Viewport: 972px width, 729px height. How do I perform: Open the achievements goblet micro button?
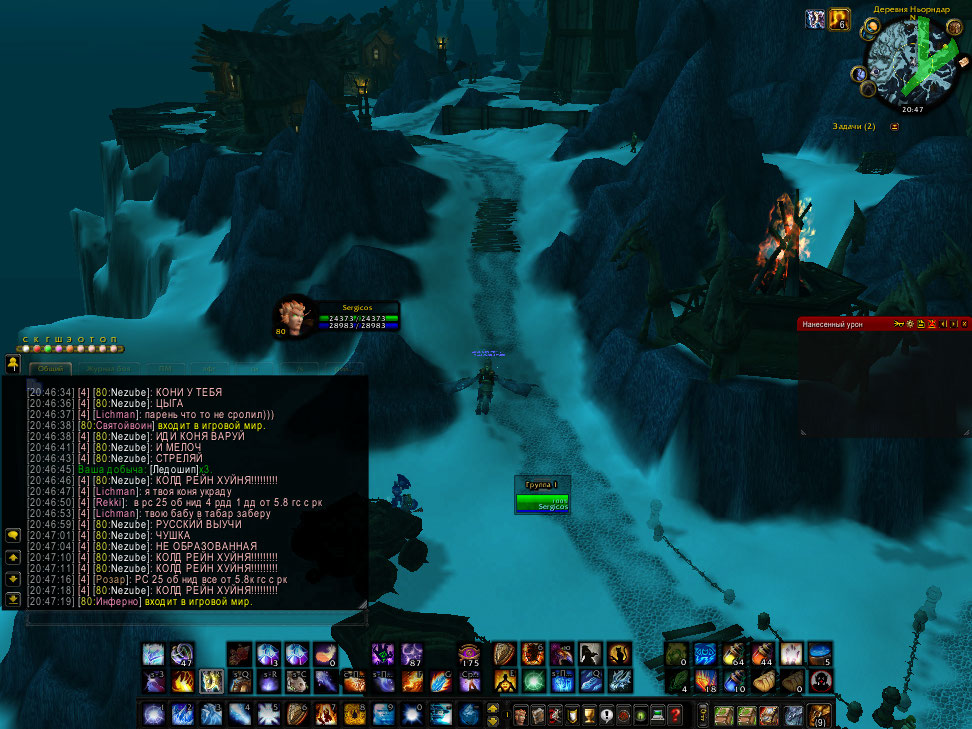585,714
